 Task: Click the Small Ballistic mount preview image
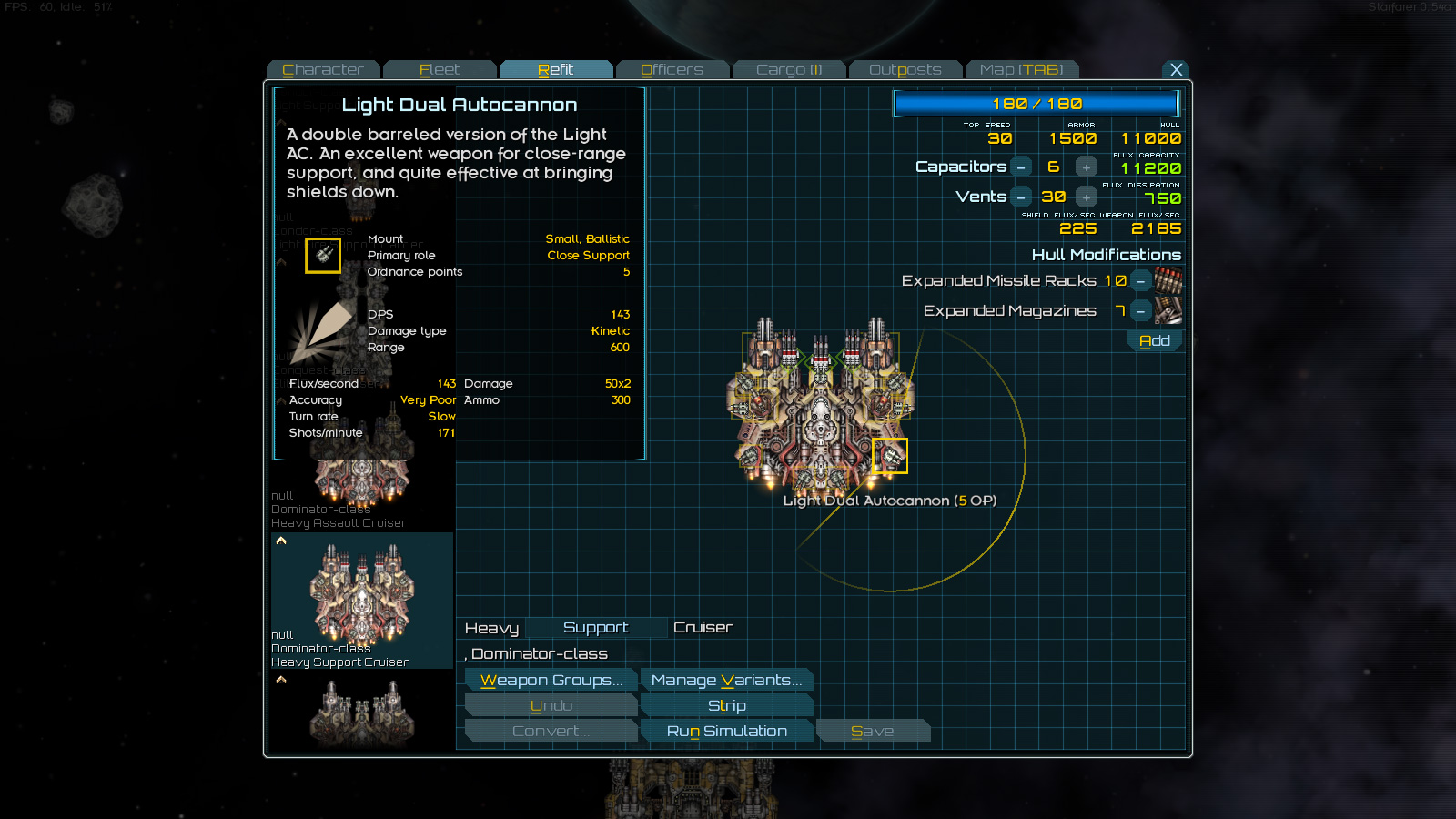point(323,256)
